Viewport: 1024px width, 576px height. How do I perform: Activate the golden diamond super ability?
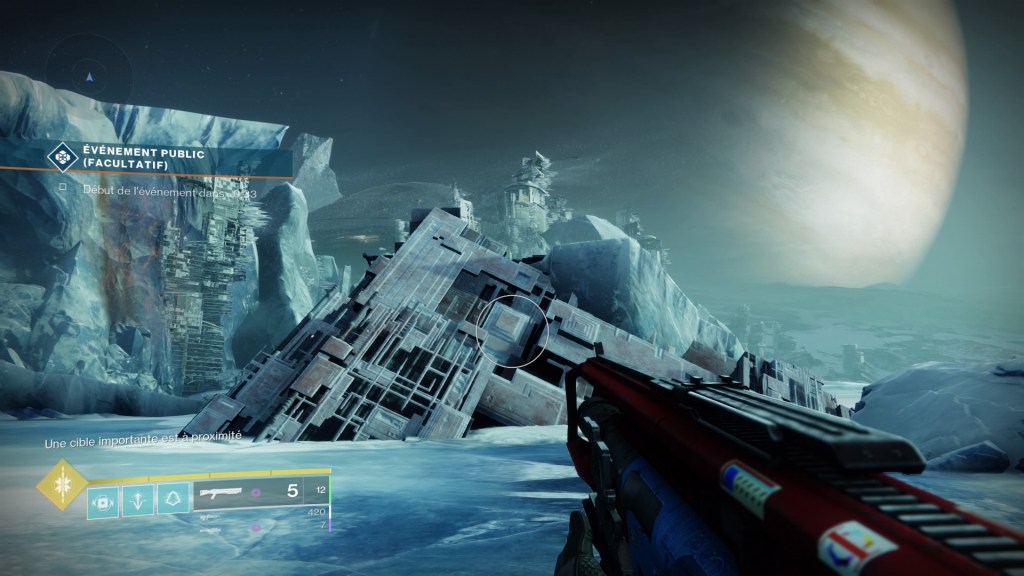pos(58,483)
